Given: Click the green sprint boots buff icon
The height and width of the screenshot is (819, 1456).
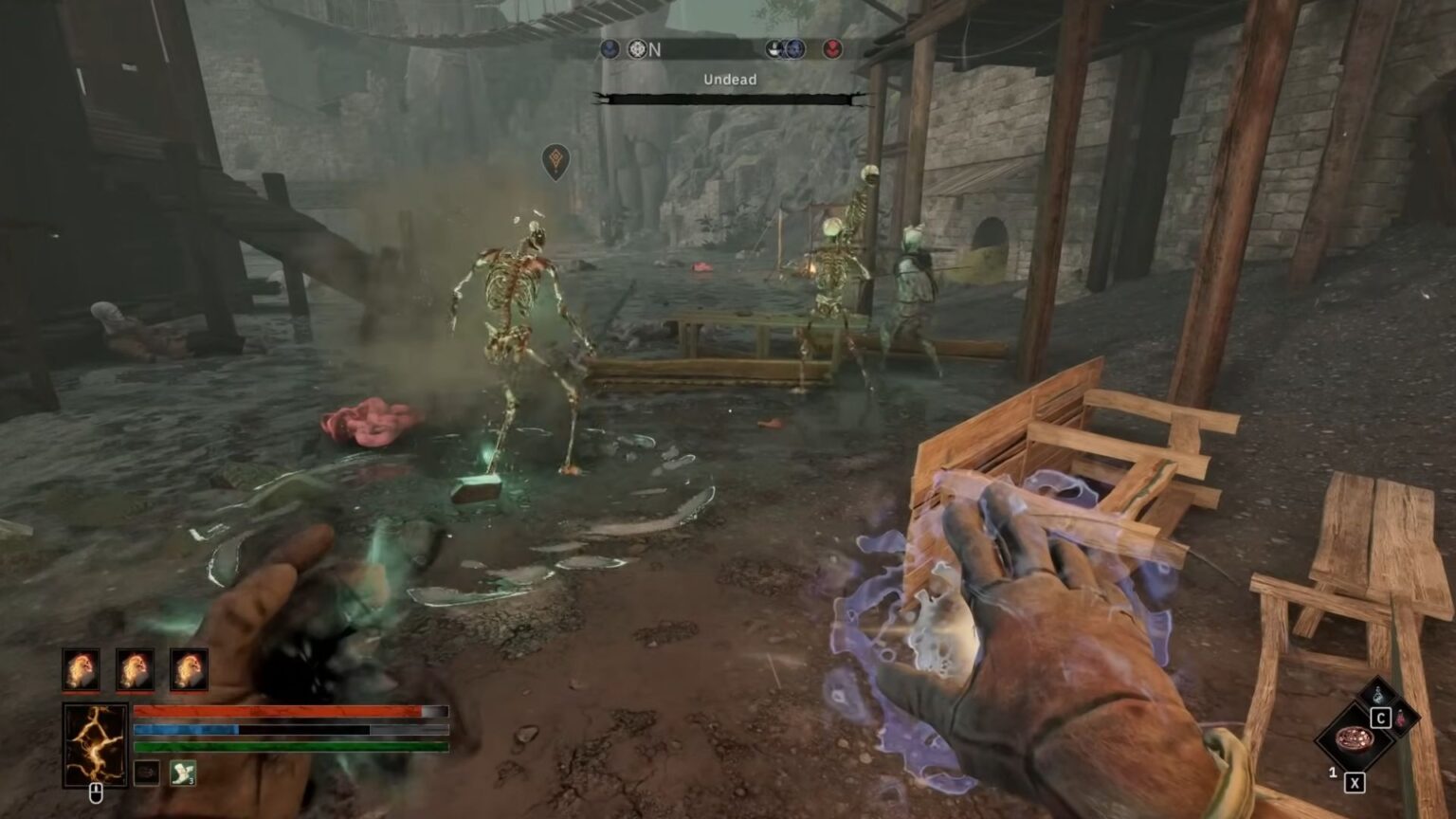Looking at the screenshot, I should point(182,773).
